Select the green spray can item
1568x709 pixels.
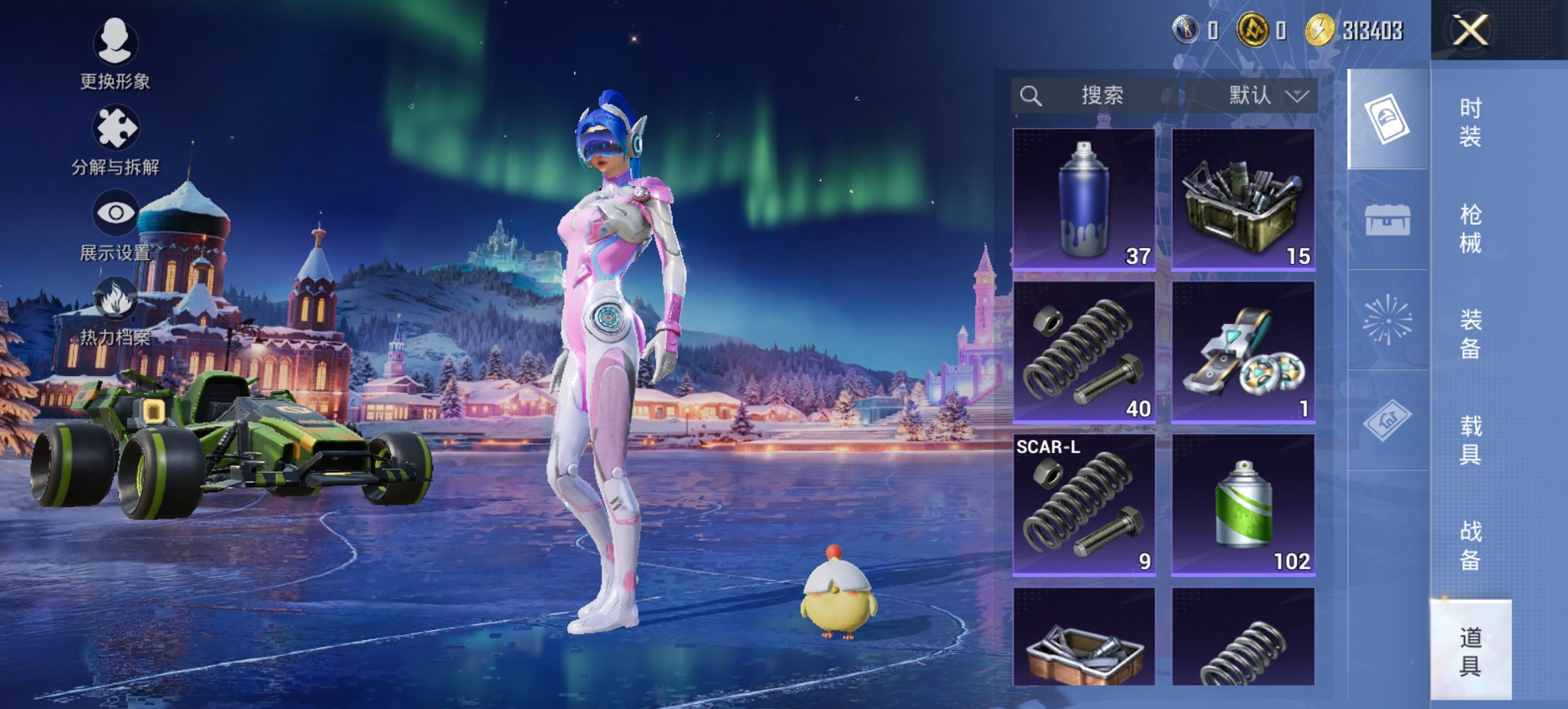tap(1243, 505)
